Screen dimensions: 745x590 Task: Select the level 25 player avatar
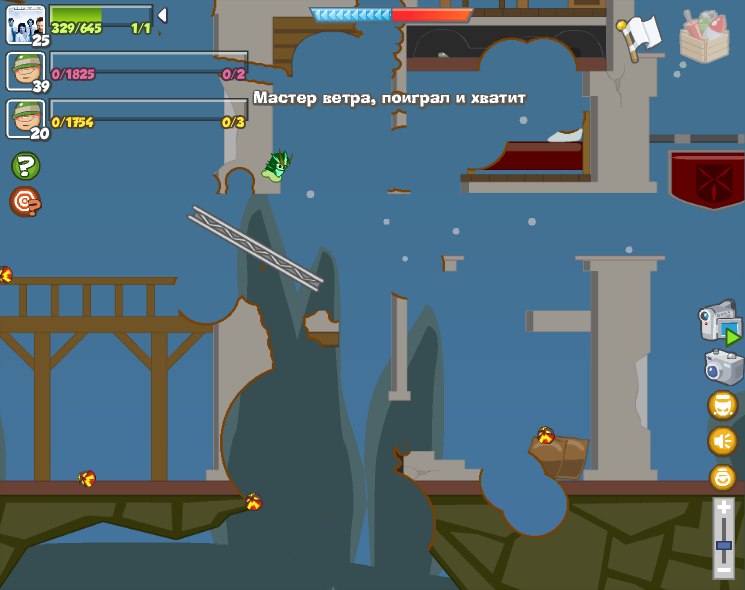coord(24,24)
